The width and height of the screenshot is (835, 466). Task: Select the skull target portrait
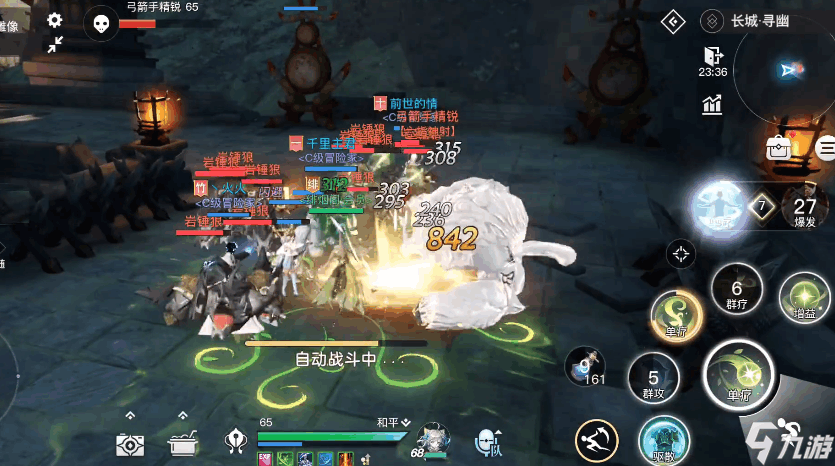pos(99,22)
